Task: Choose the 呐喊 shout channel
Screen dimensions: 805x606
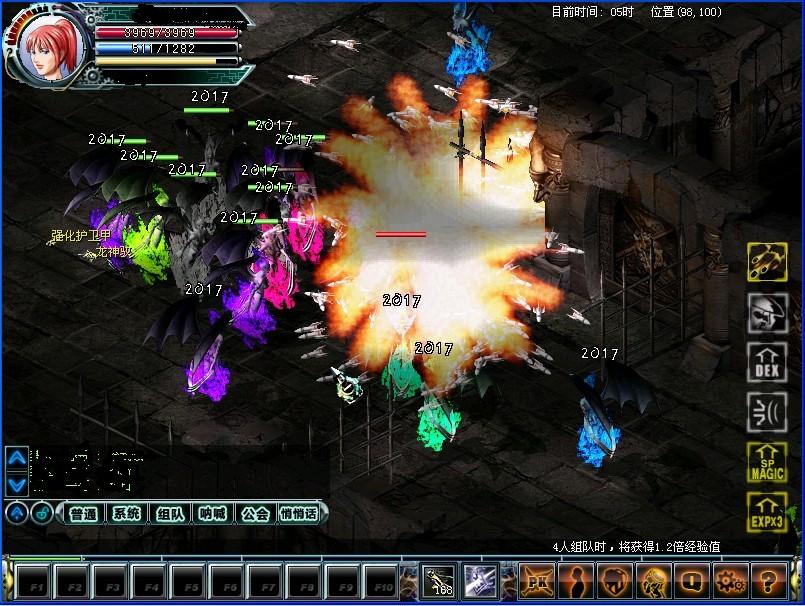Action: point(213,514)
